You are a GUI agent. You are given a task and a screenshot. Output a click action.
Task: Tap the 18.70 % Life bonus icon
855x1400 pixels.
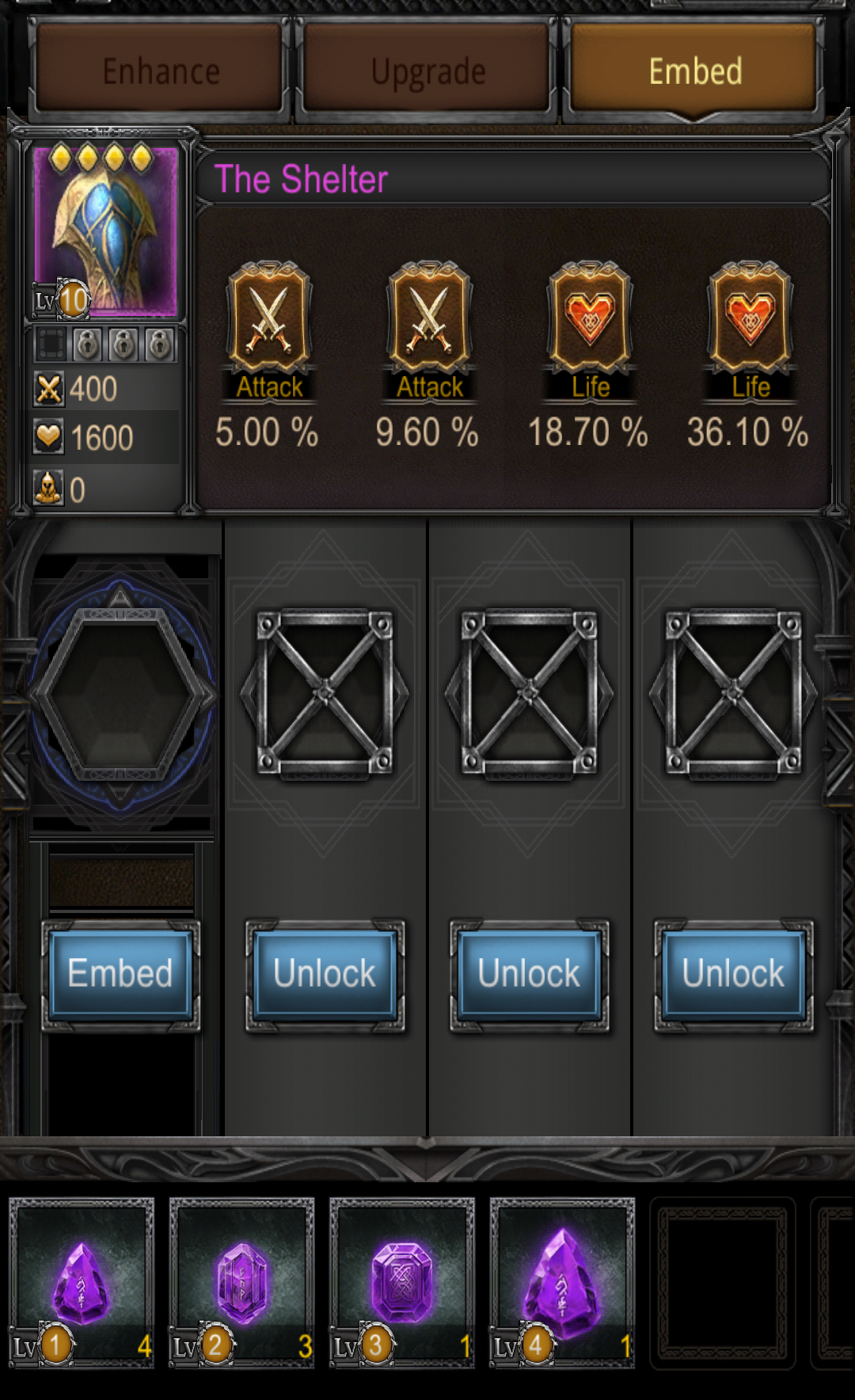[590, 318]
